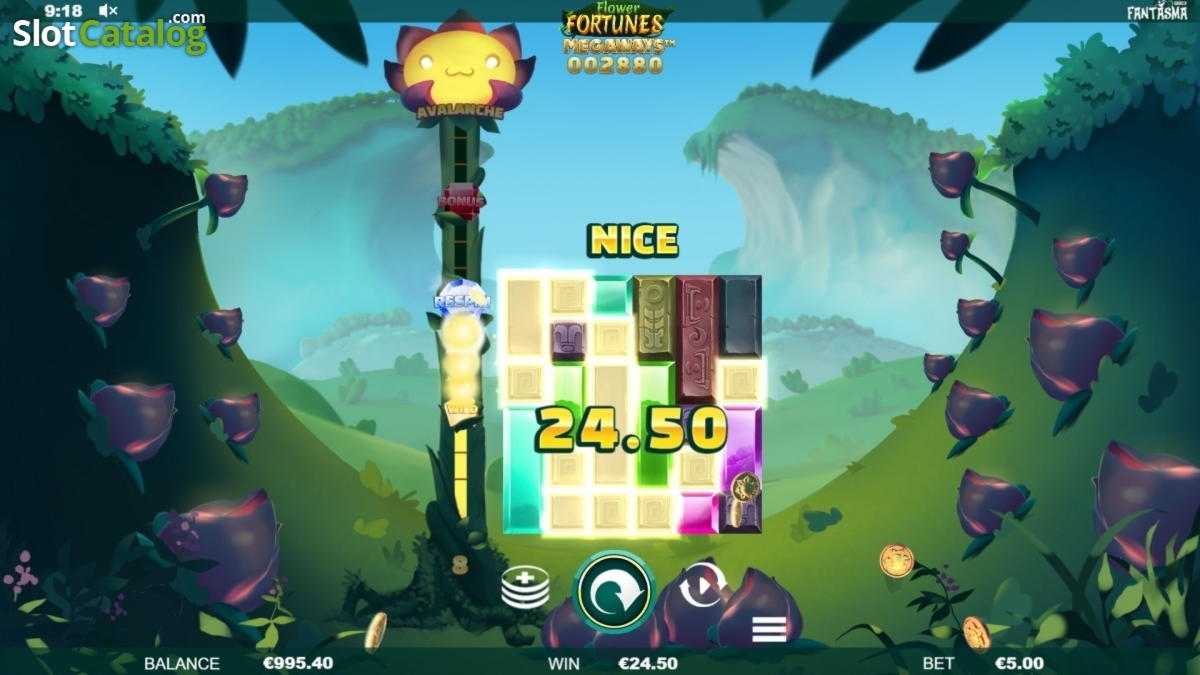
Task: Spin the reels with the green arrow button
Action: click(614, 591)
